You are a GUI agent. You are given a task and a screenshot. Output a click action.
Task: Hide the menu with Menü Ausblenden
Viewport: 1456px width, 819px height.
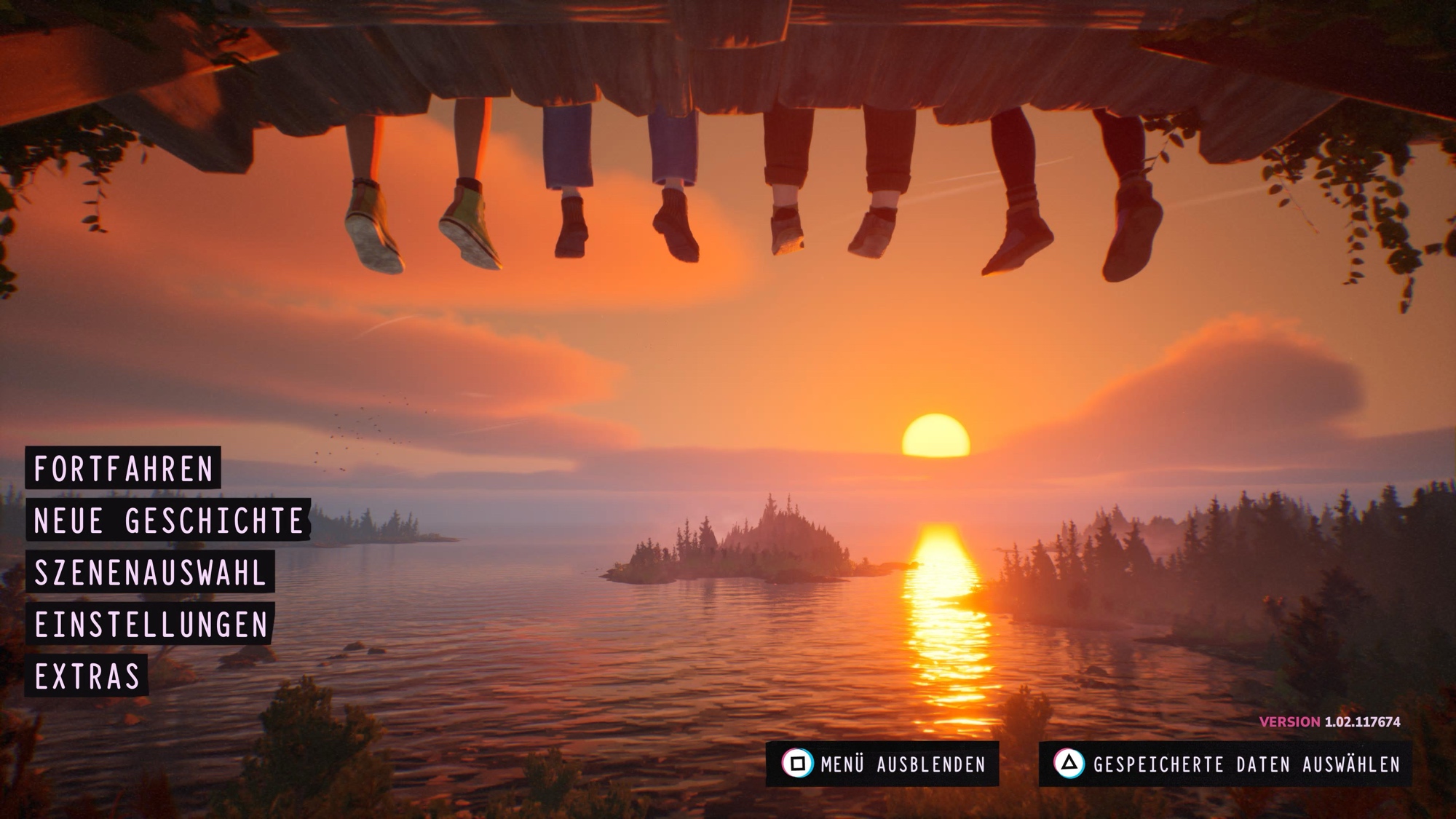882,764
